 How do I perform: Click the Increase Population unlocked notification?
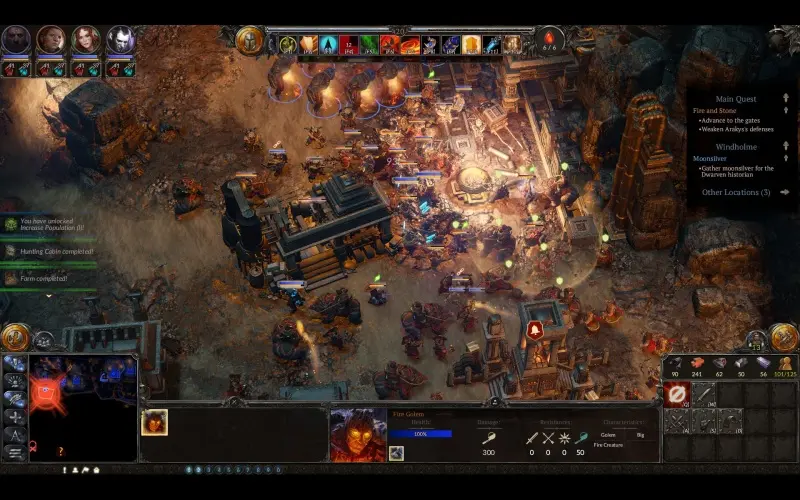[45, 224]
